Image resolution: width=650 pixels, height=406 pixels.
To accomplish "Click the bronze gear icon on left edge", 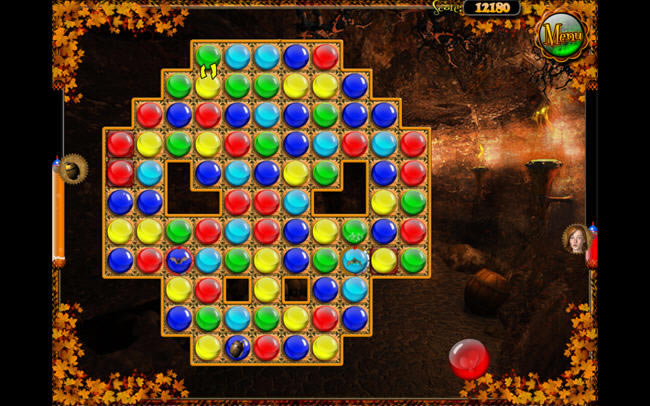I will pos(73,168).
